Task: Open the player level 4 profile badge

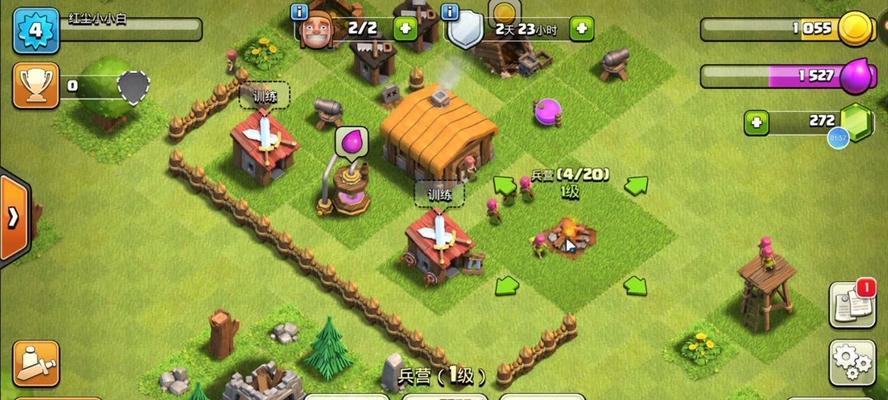Action: click(35, 29)
